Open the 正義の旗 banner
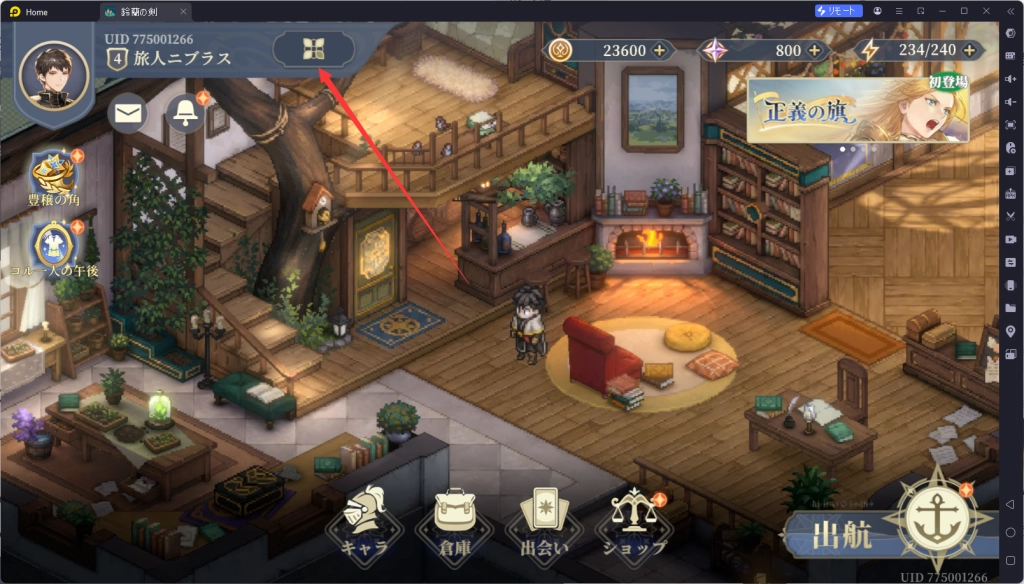Image resolution: width=1024 pixels, height=584 pixels. [x=857, y=110]
